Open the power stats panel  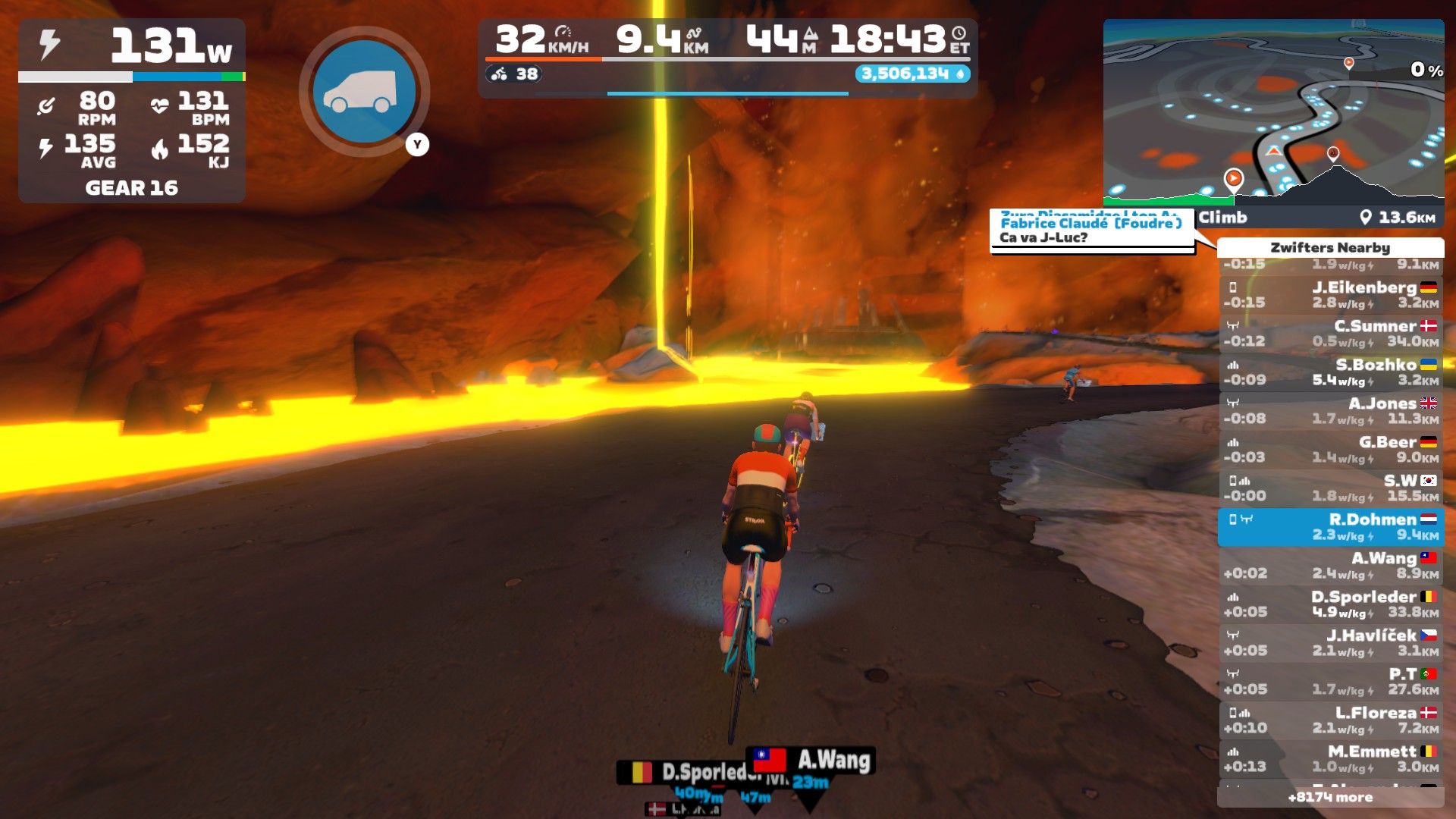pos(132,111)
